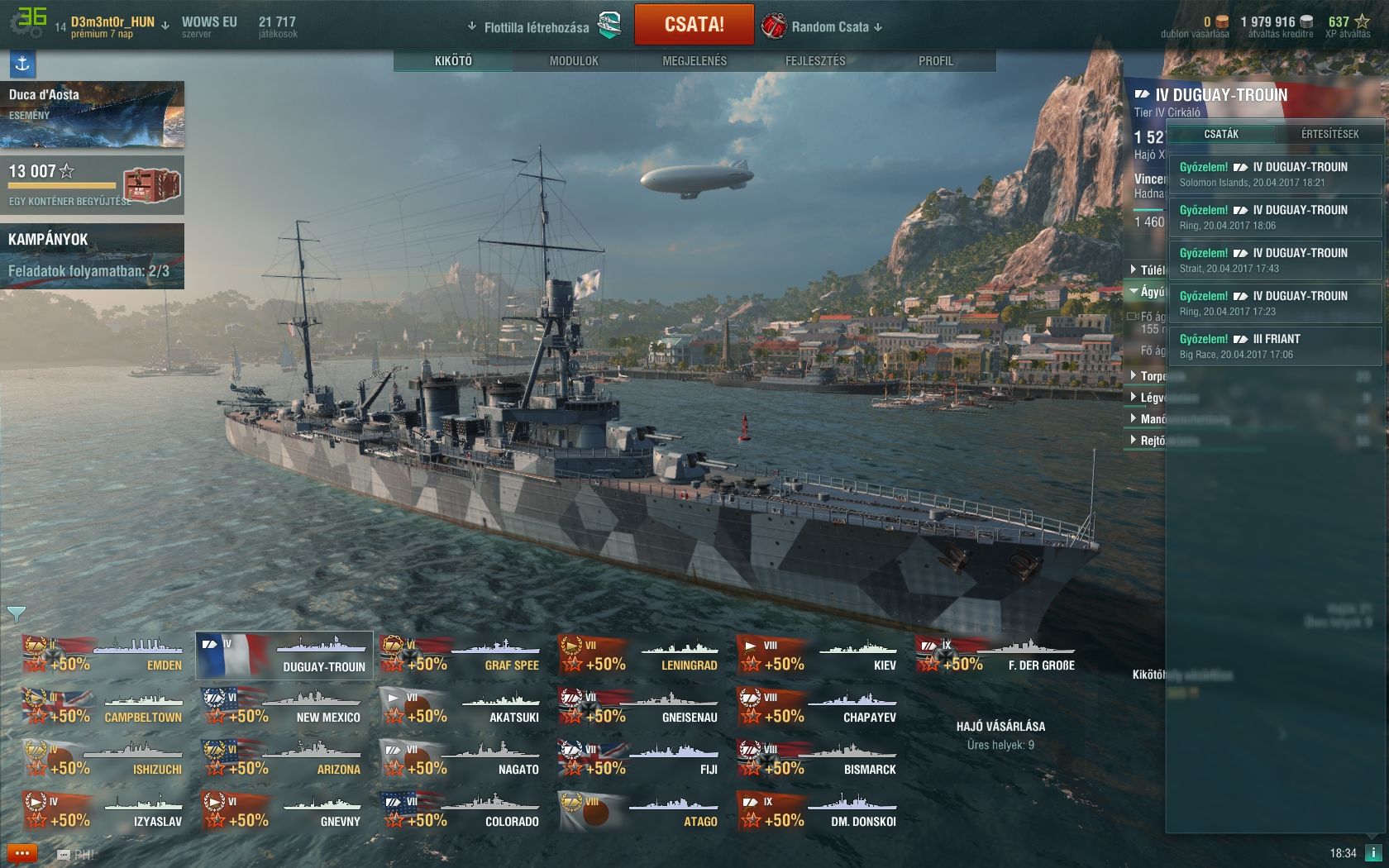The image size is (1389, 868).
Task: Select the KIKÖTŐ port tab
Action: (453, 61)
